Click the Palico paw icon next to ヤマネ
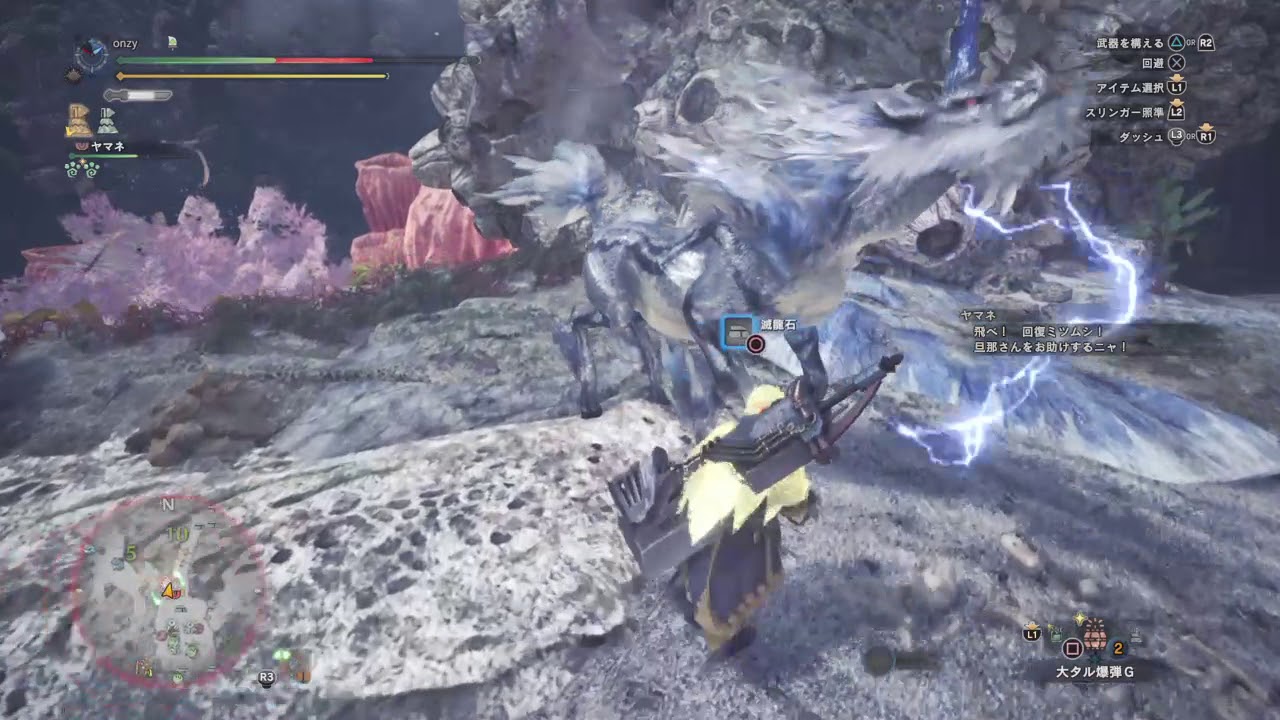The width and height of the screenshot is (1280, 720). click(82, 145)
